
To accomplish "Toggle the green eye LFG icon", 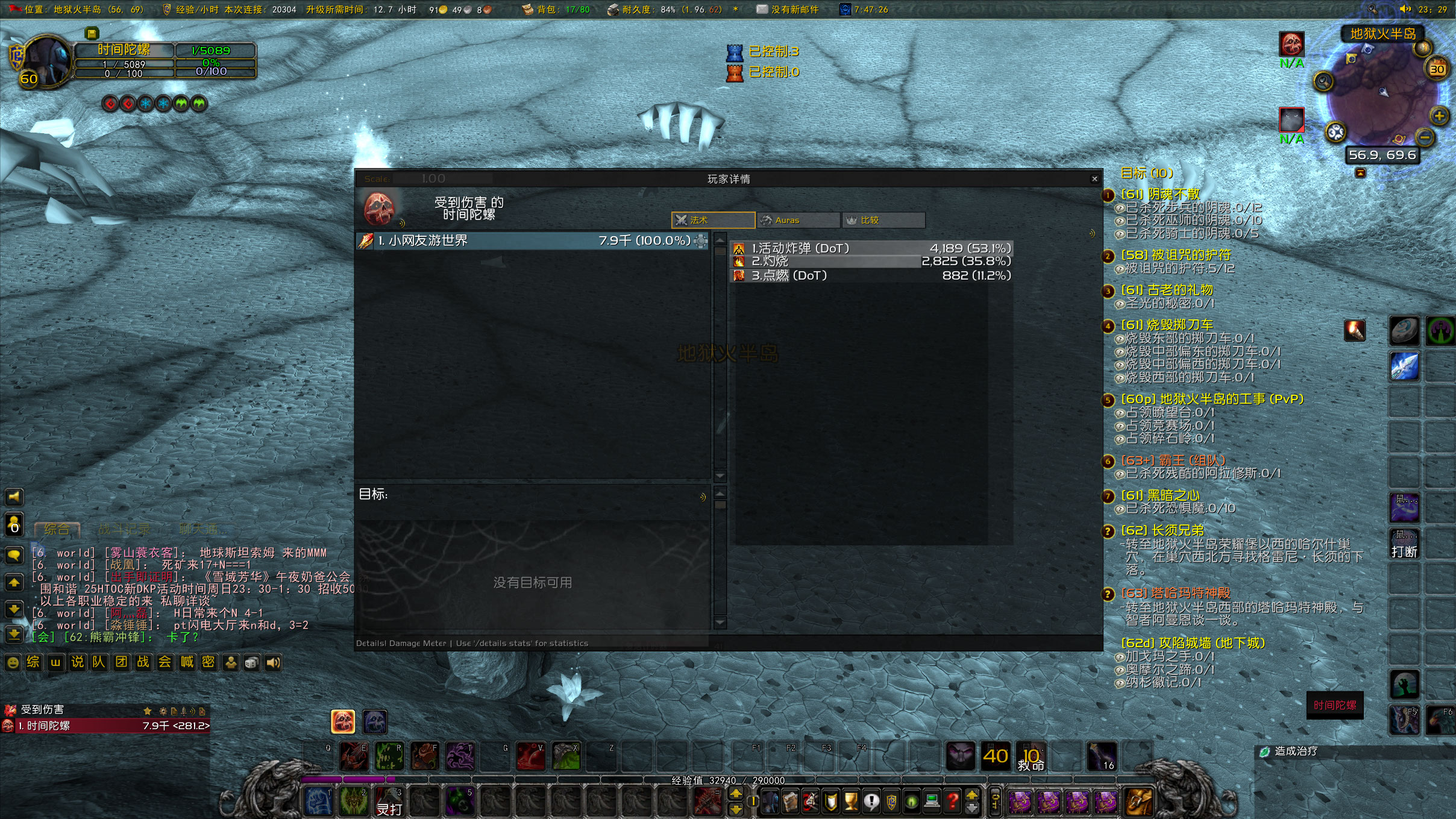I will (x=911, y=802).
